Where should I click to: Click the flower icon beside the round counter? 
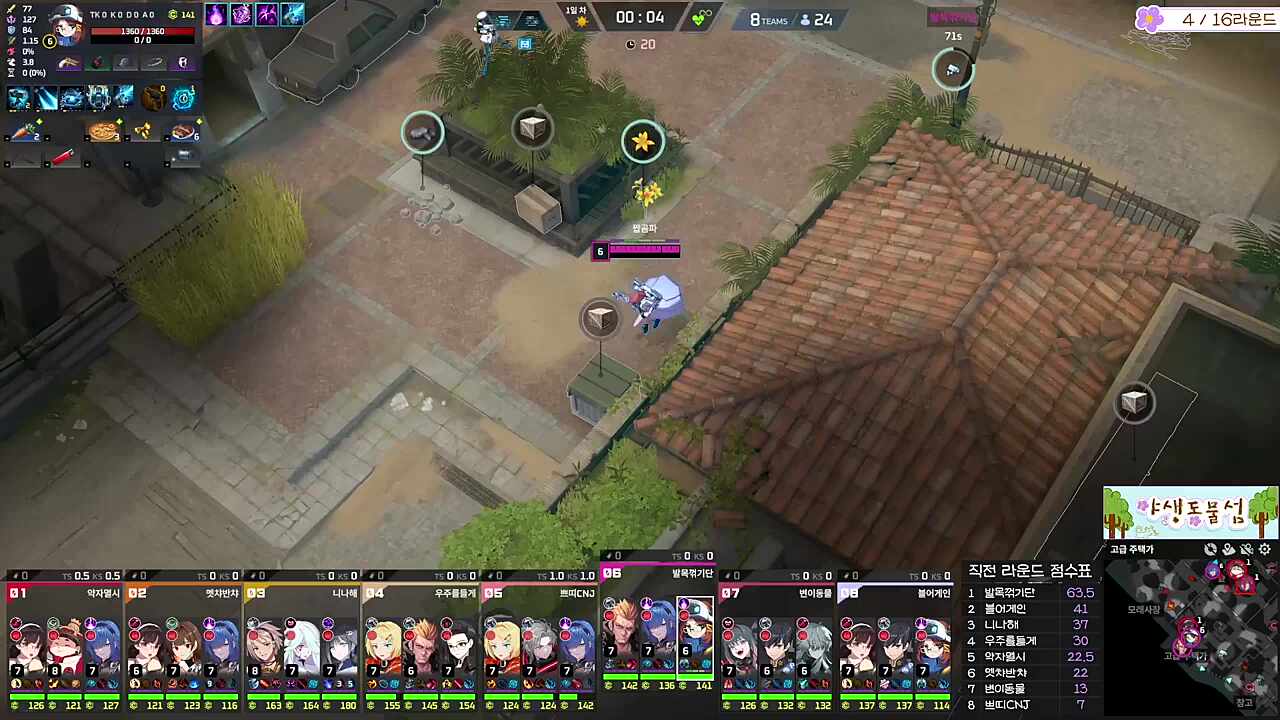[x=1151, y=19]
